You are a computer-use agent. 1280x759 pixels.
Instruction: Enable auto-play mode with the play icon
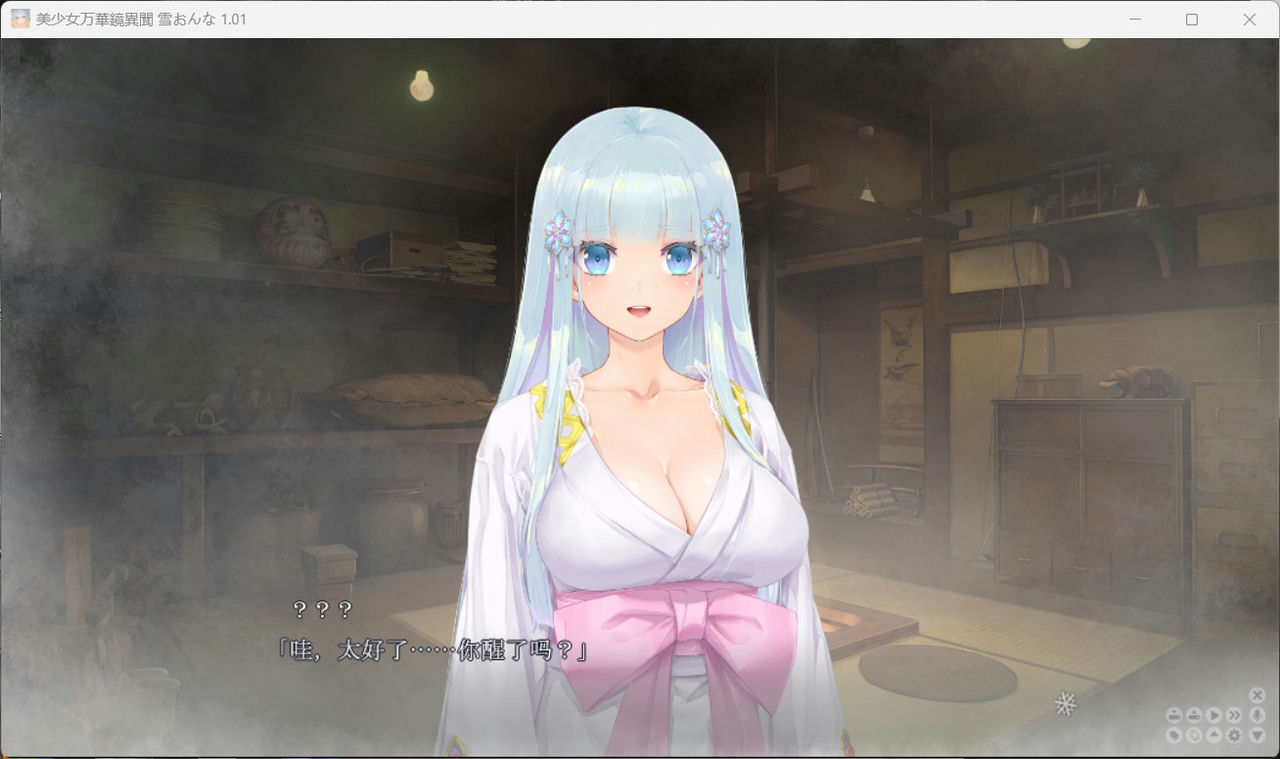pos(1214,715)
